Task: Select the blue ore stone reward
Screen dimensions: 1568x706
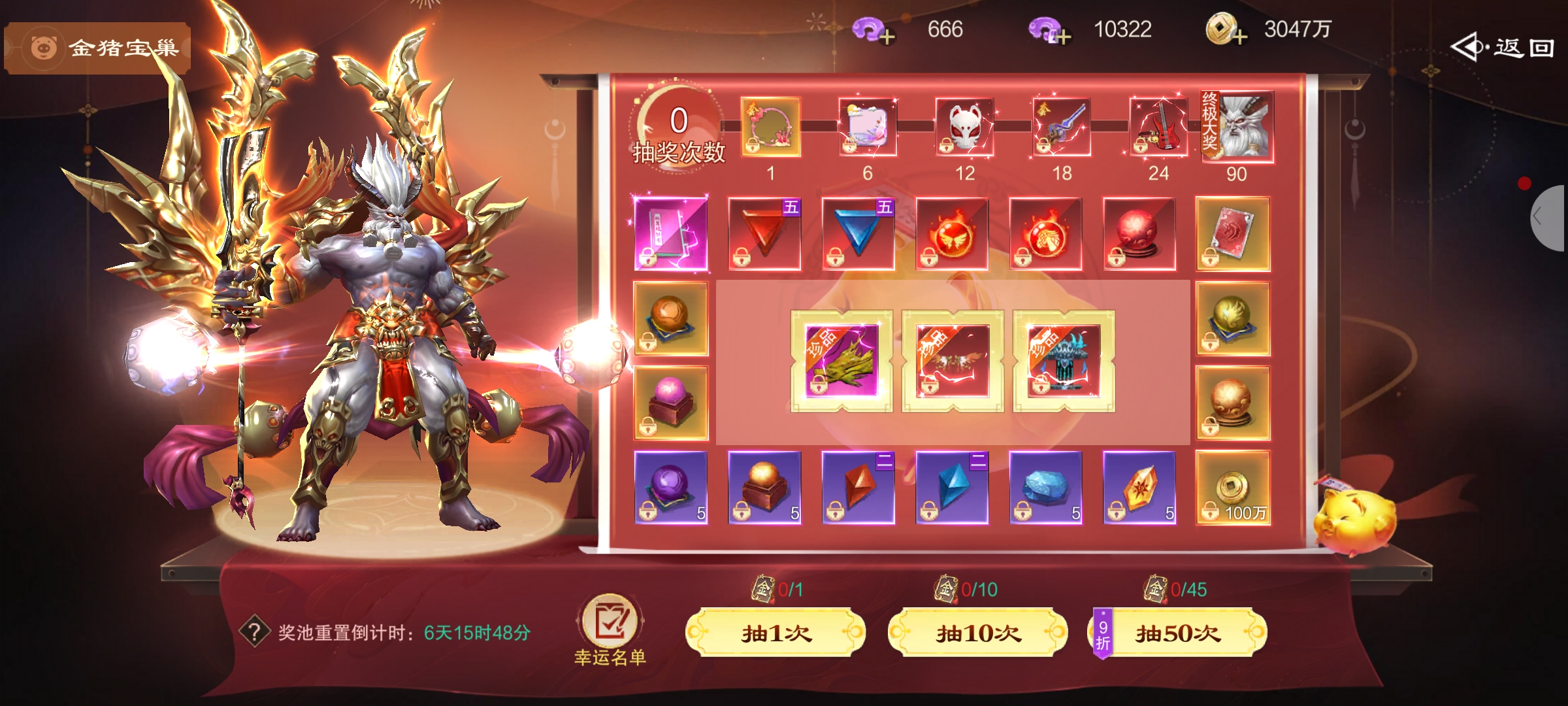Action: tap(1045, 488)
